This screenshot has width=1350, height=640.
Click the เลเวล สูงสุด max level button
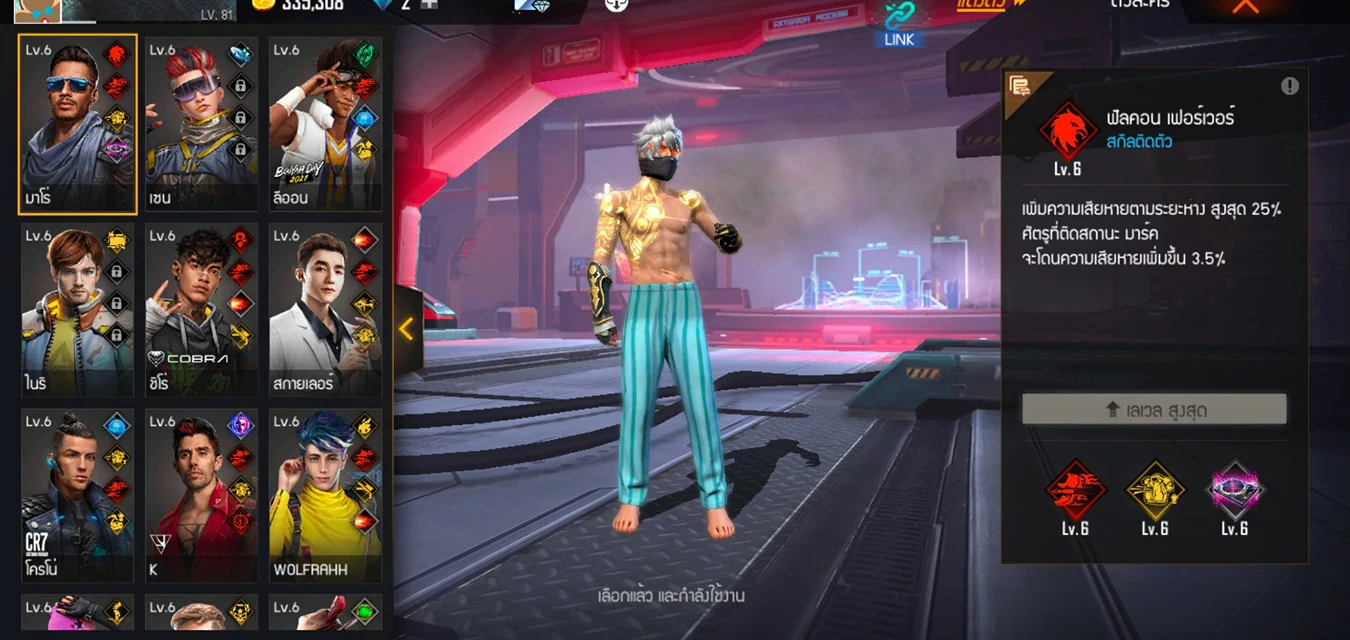click(x=1154, y=408)
